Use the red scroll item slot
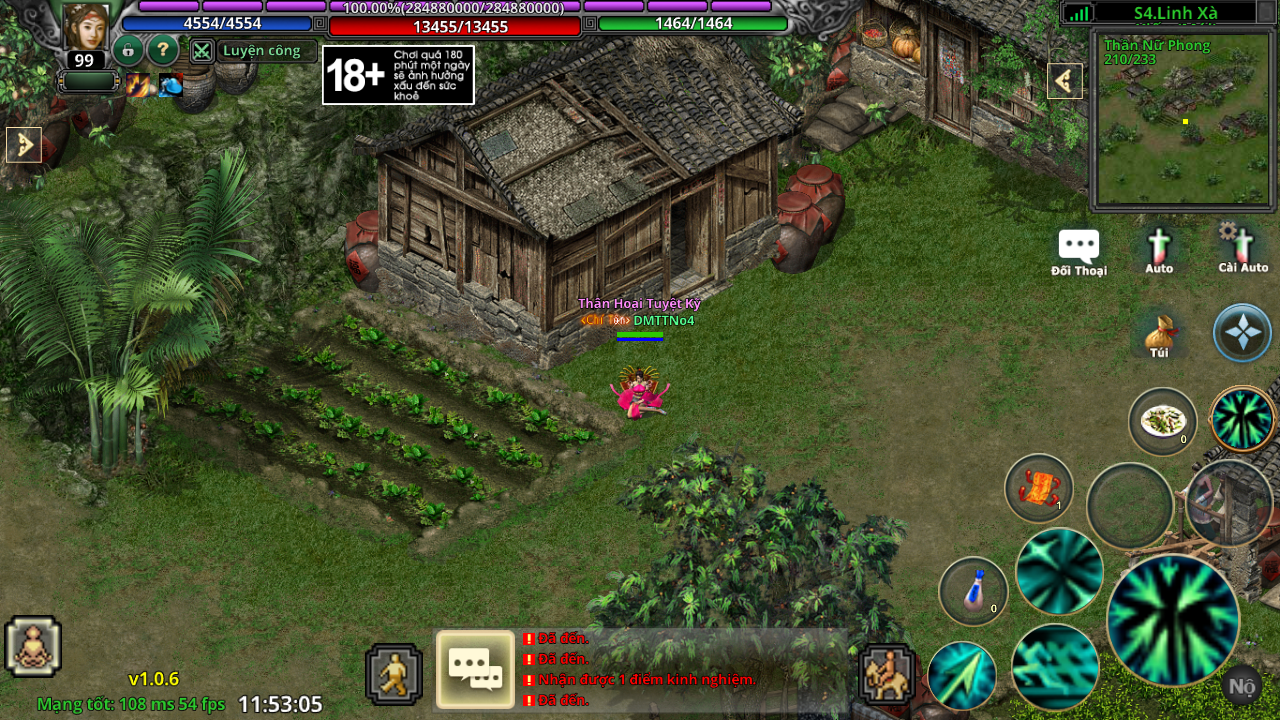 (x=1039, y=488)
